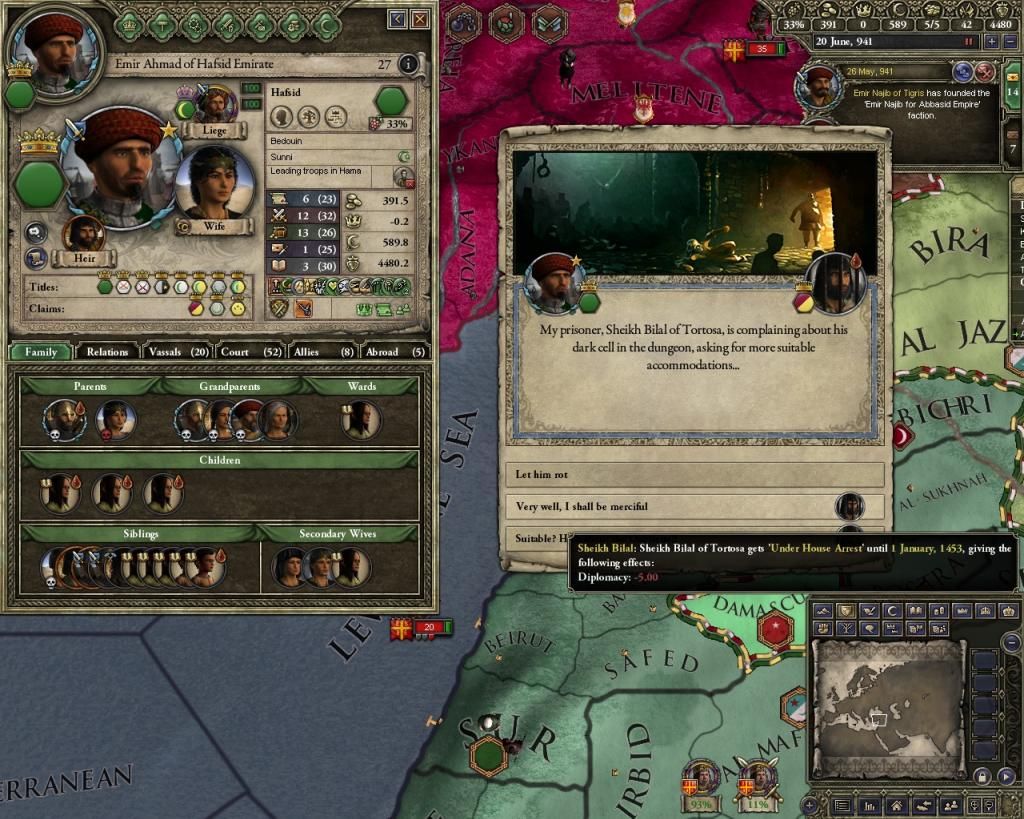The height and width of the screenshot is (819, 1024).
Task: Go back to previous character
Action: [398, 18]
